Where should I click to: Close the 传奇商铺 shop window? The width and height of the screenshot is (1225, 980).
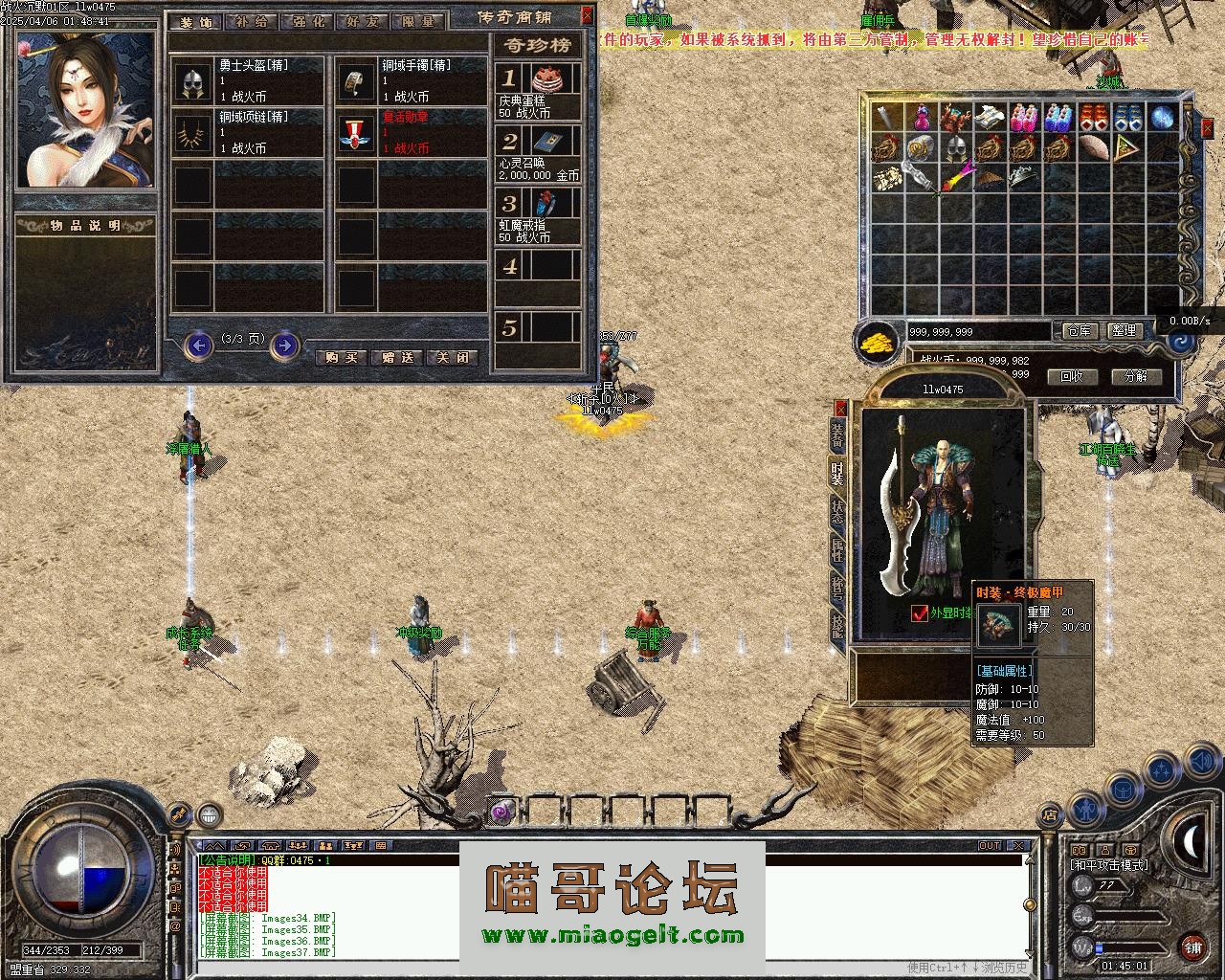click(x=587, y=16)
